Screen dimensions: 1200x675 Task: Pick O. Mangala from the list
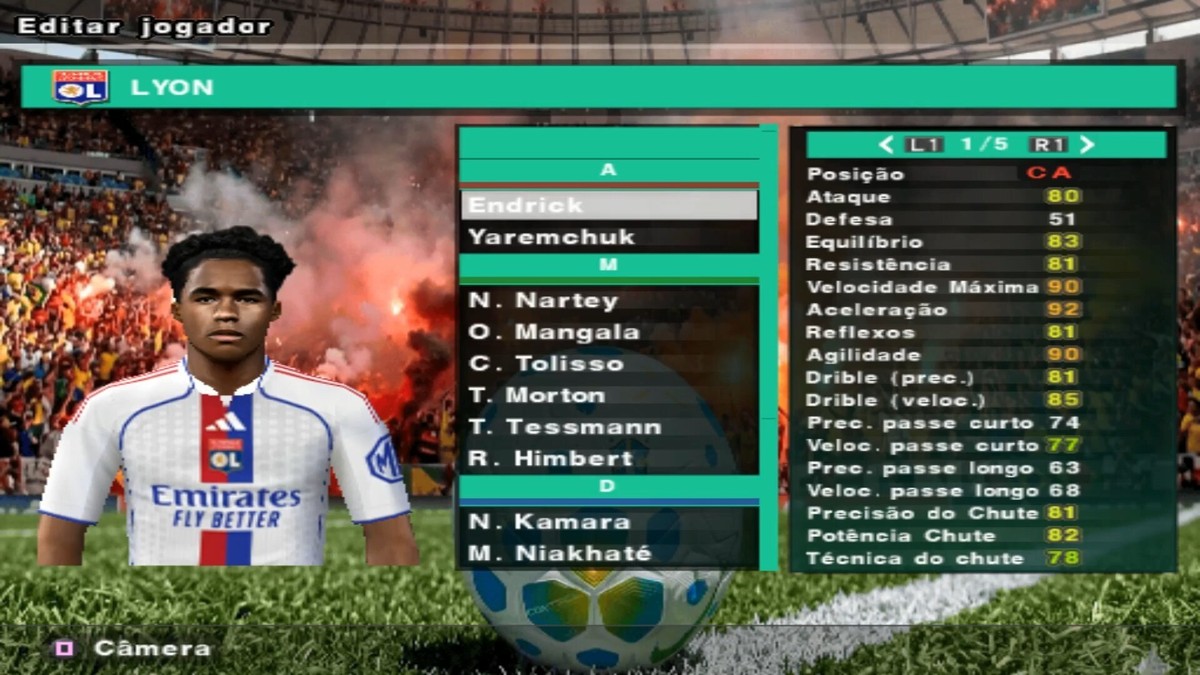coord(608,332)
